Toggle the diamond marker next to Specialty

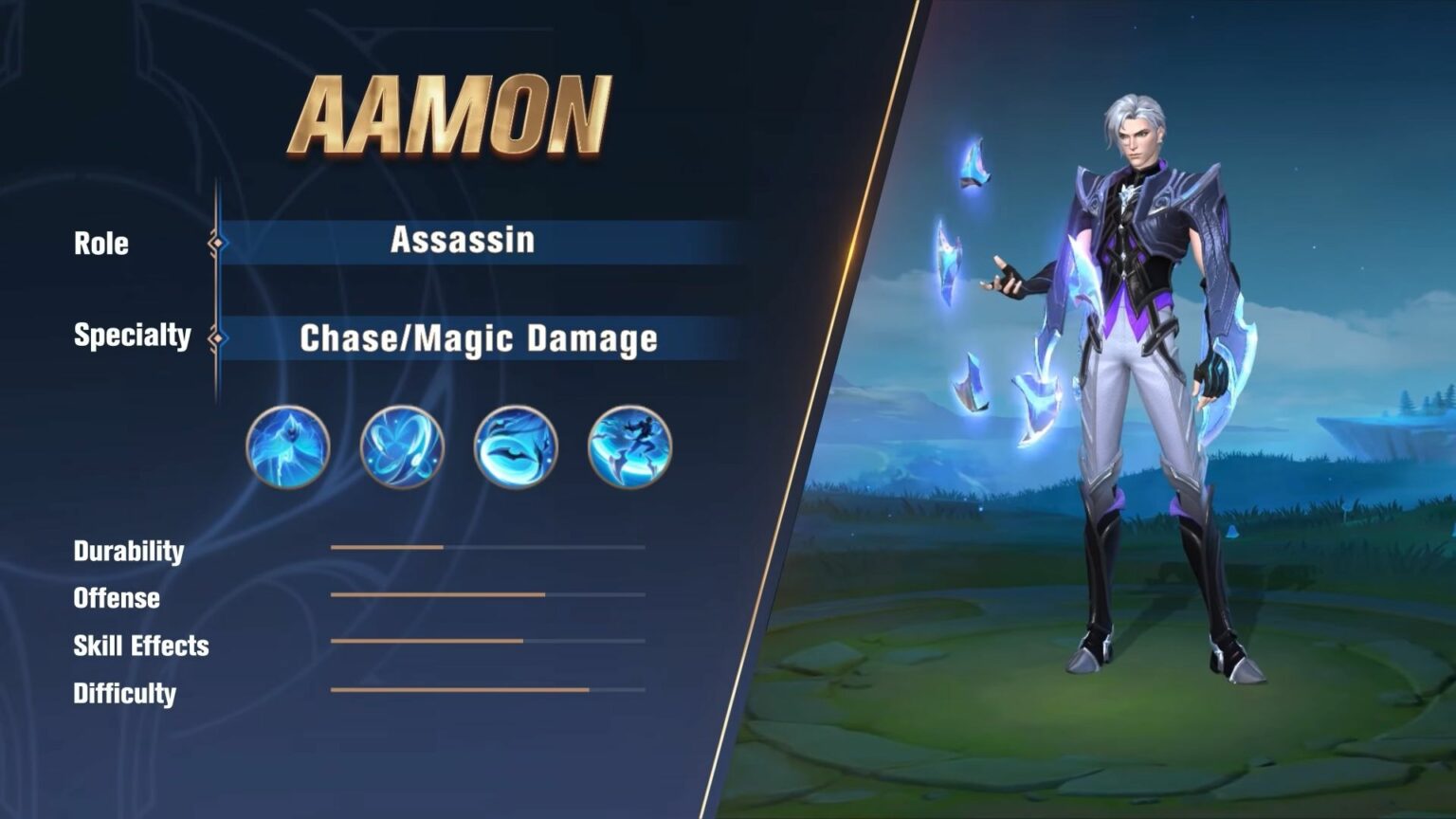pyautogui.click(x=220, y=337)
